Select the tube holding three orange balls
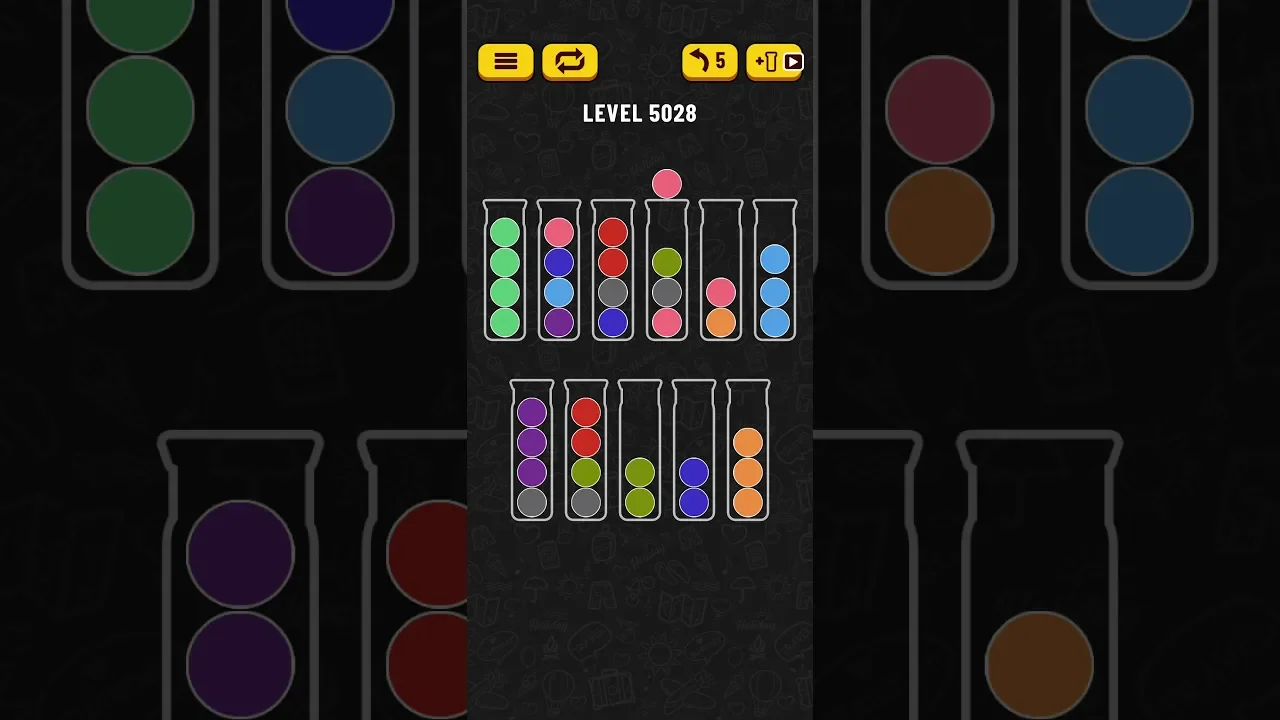The height and width of the screenshot is (720, 1280). [x=748, y=452]
